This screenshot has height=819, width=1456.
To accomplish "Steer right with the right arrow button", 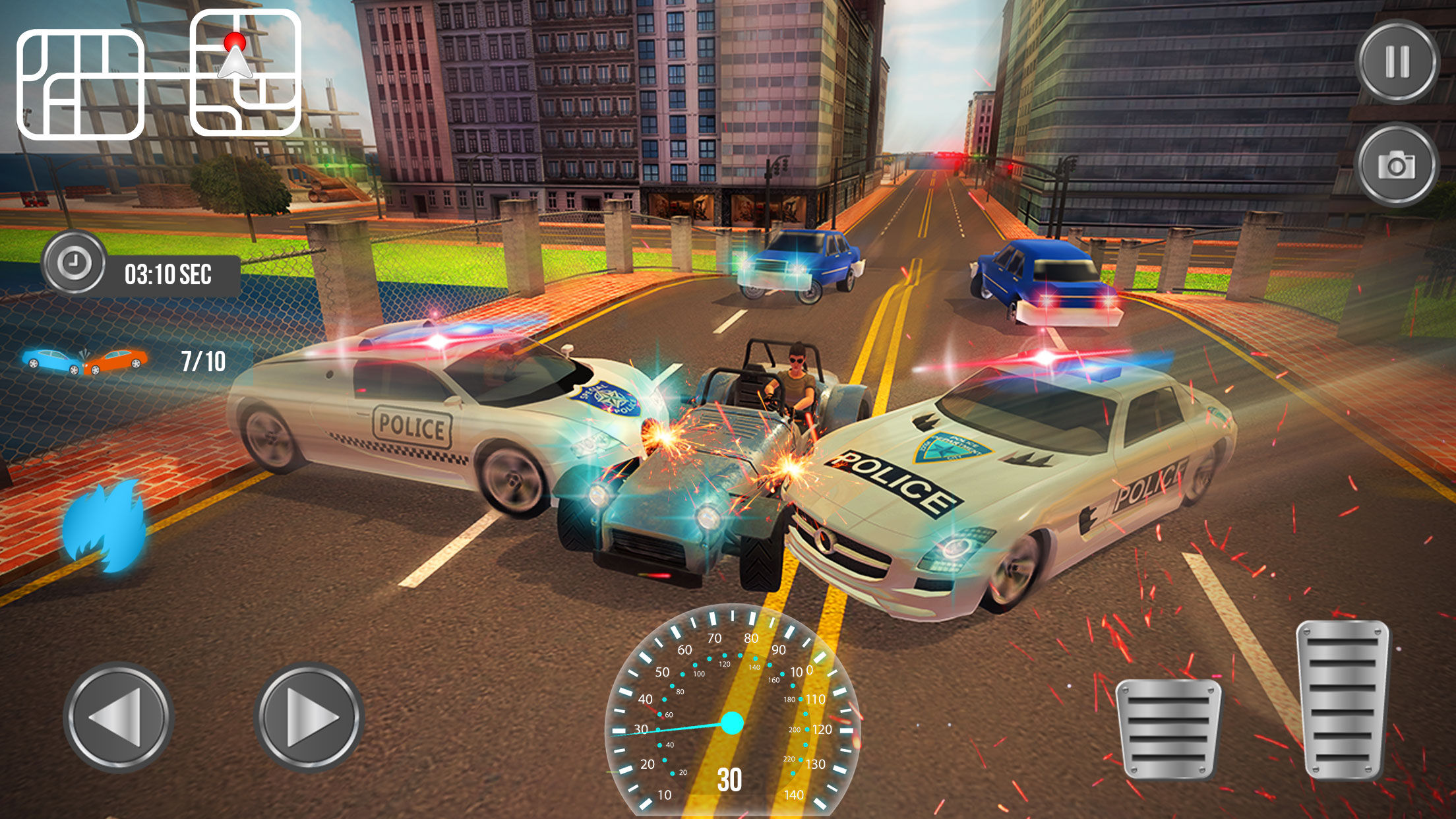I will point(309,717).
